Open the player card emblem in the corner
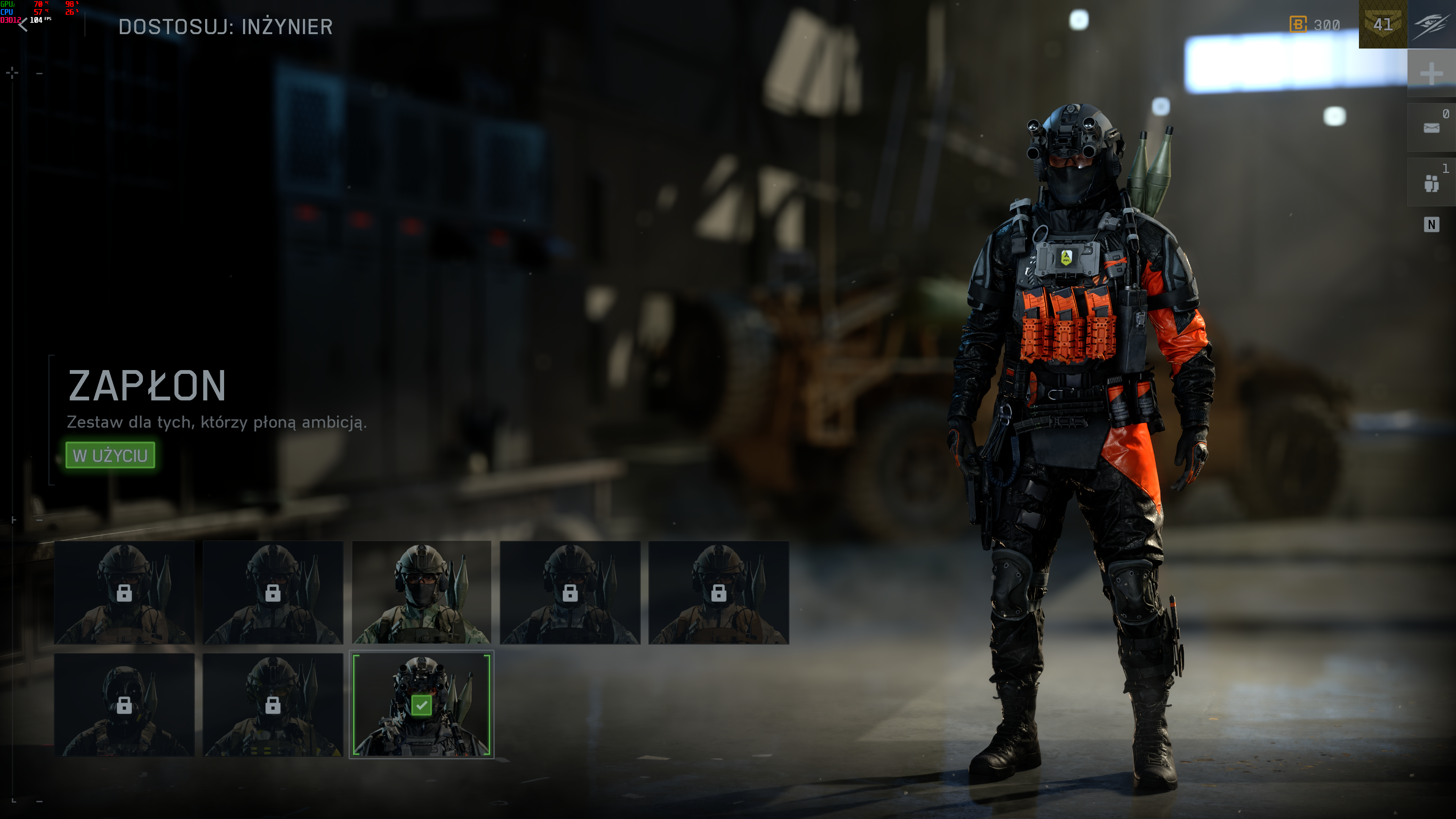 (x=1431, y=24)
